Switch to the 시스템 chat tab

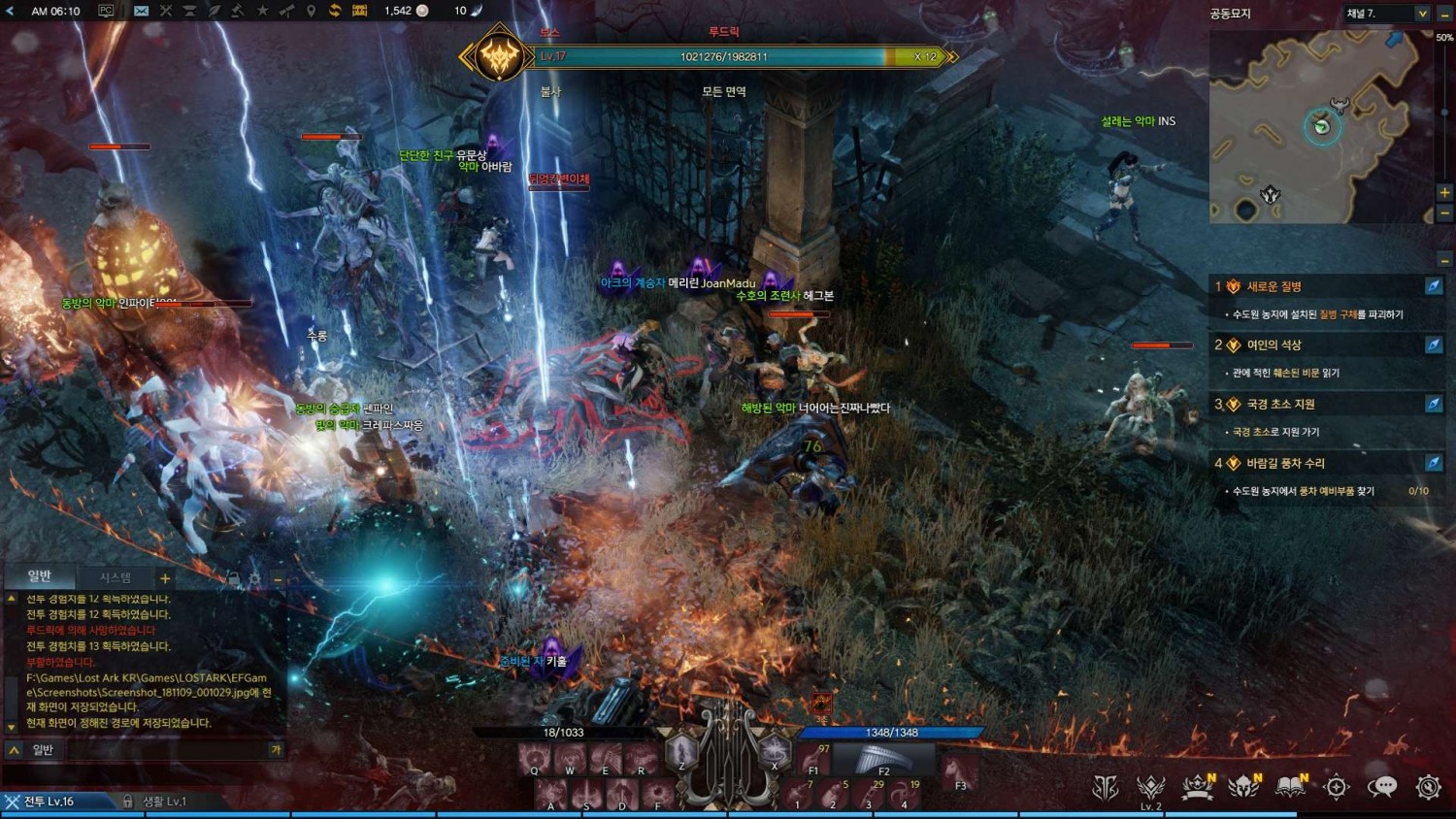116,577
